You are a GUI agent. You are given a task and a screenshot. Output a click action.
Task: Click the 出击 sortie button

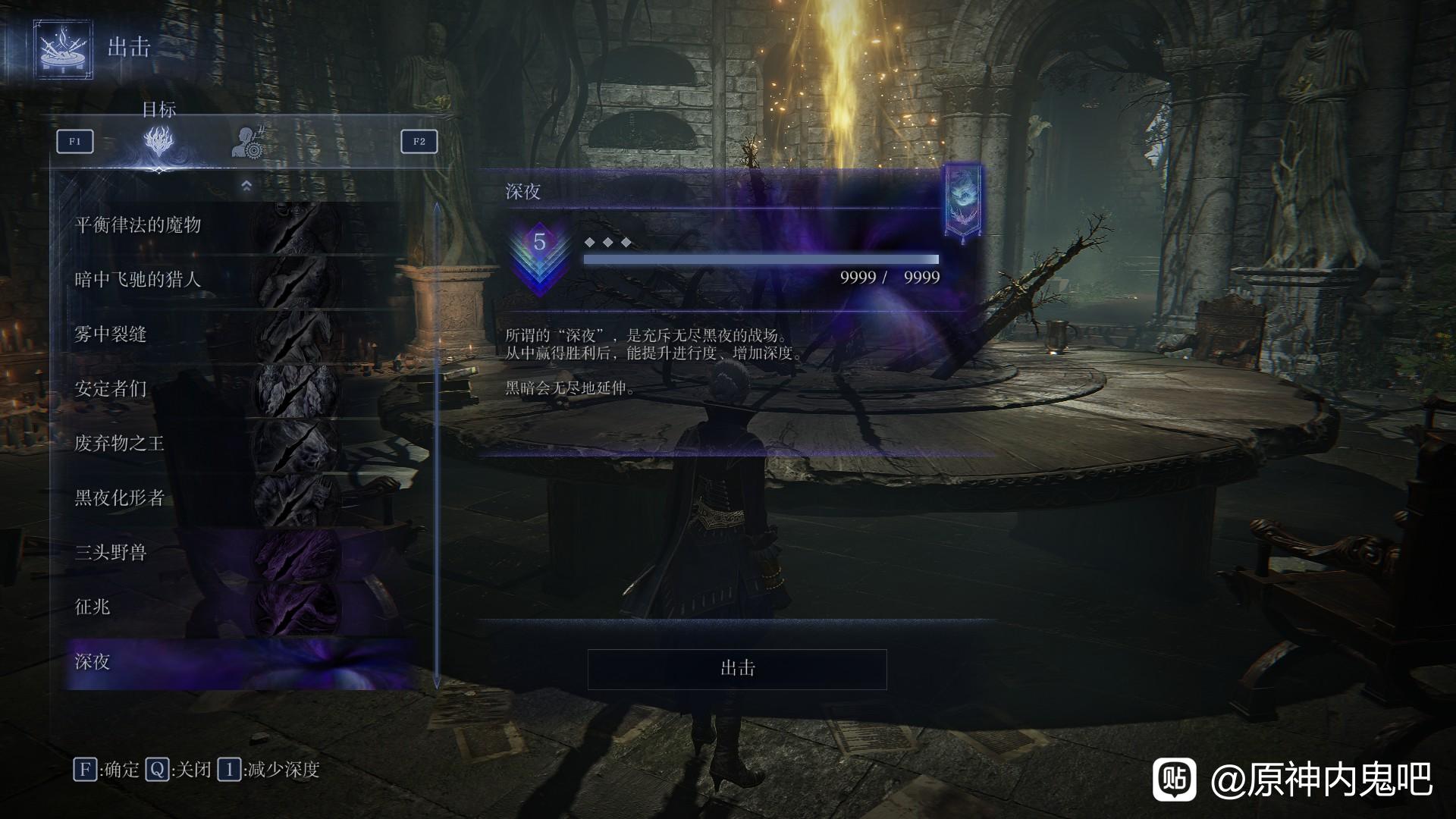[736, 669]
